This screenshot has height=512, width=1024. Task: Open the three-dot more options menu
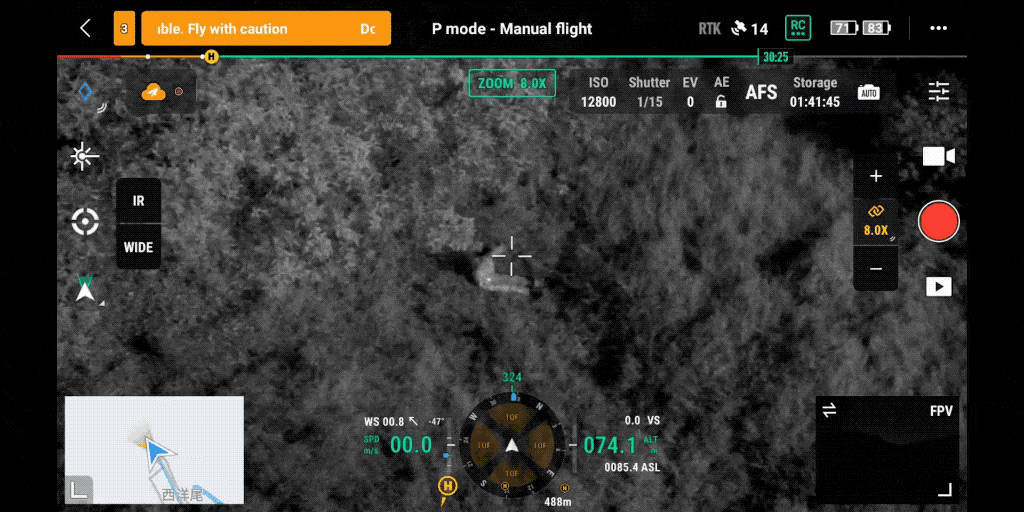click(x=938, y=29)
